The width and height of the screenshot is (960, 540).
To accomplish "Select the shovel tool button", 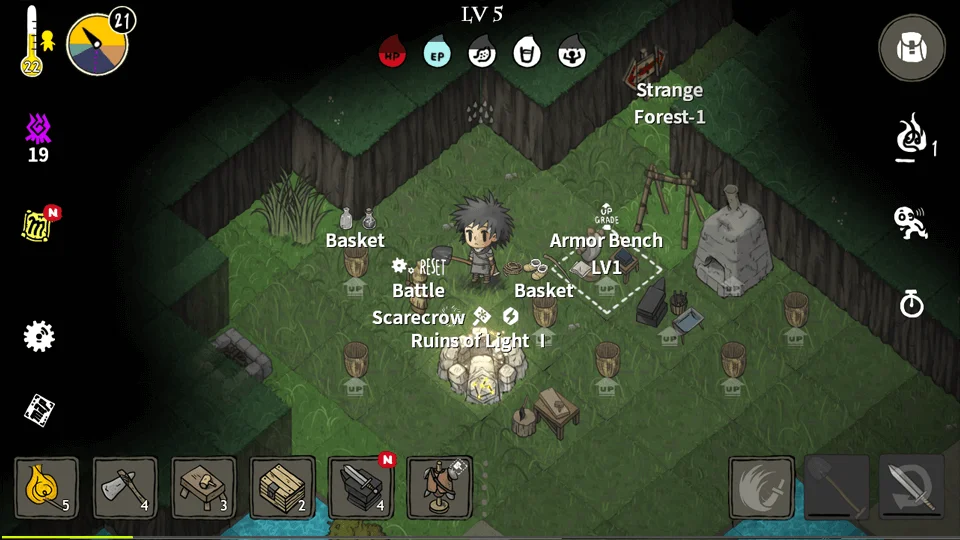I will point(837,489).
